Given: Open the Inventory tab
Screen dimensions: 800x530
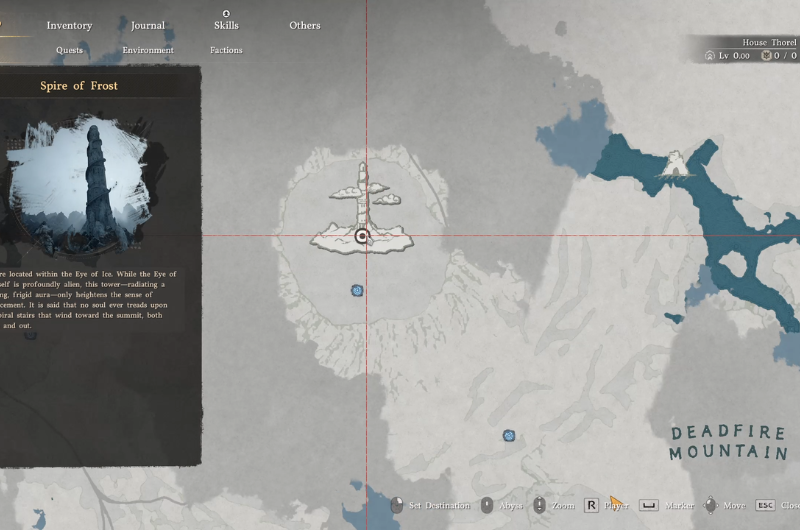Looking at the screenshot, I should [69, 25].
